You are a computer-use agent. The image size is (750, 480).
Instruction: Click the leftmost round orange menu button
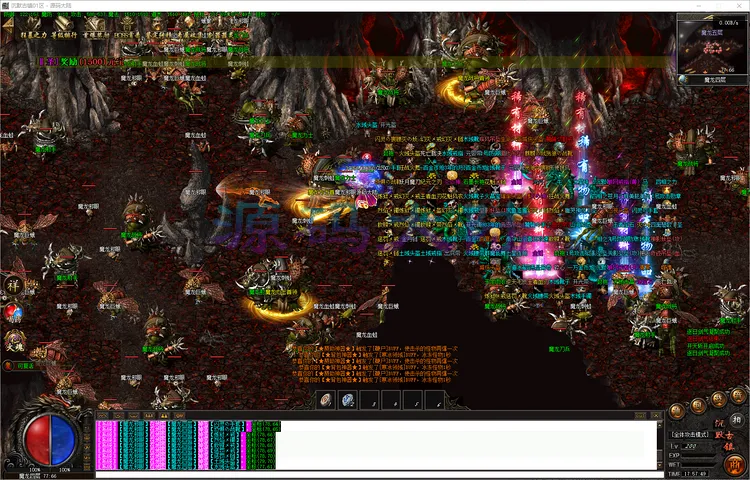677,409
